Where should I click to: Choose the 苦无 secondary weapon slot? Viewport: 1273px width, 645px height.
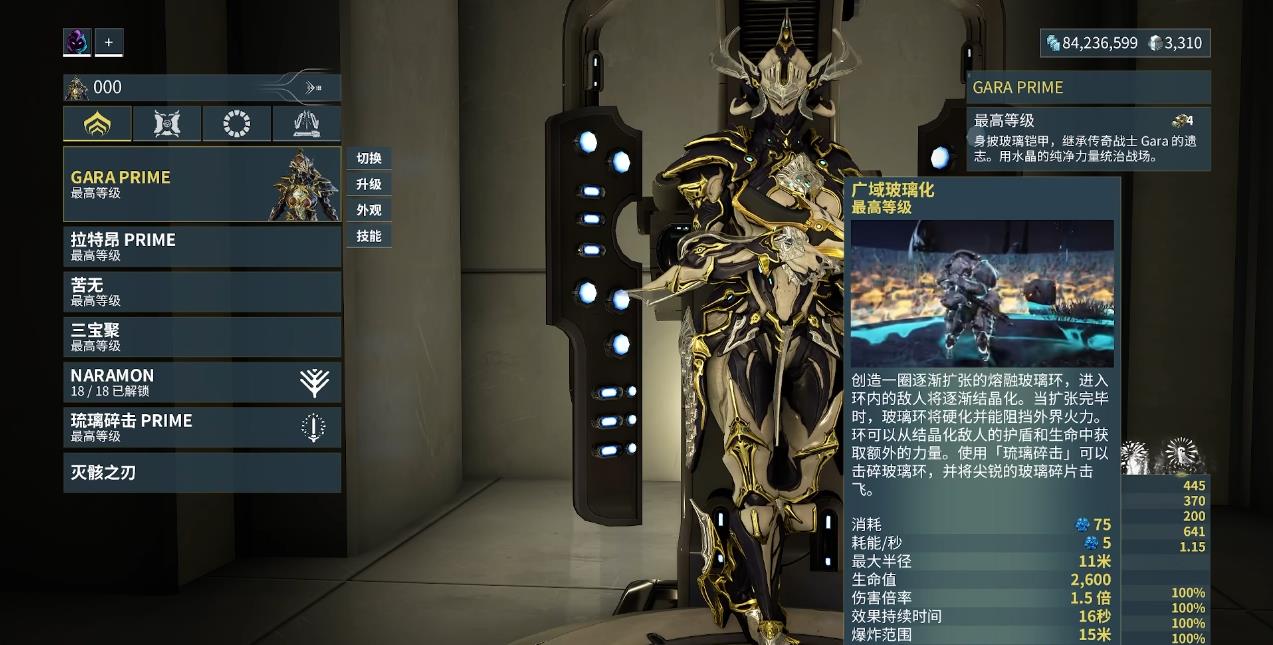pos(201,291)
